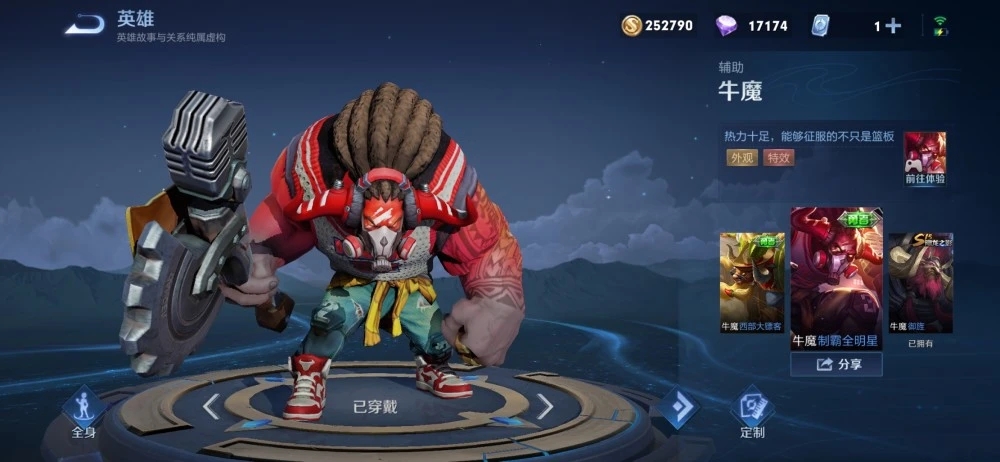Screen dimensions: 1000x462
Task: Open the 前往体验 trial icon
Action: click(x=925, y=159)
